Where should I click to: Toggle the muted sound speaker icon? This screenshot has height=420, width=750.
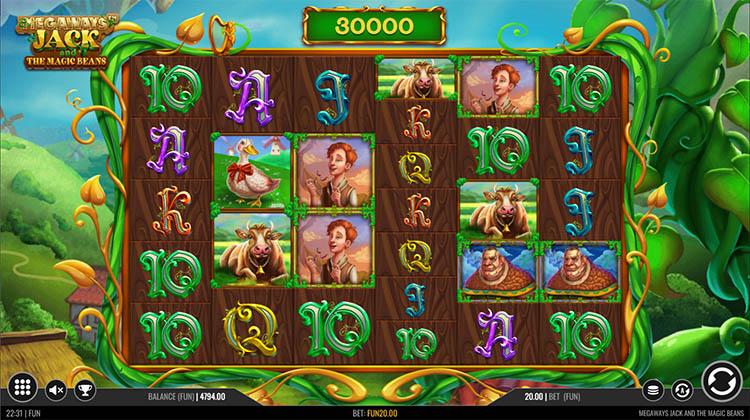[x=57, y=390]
